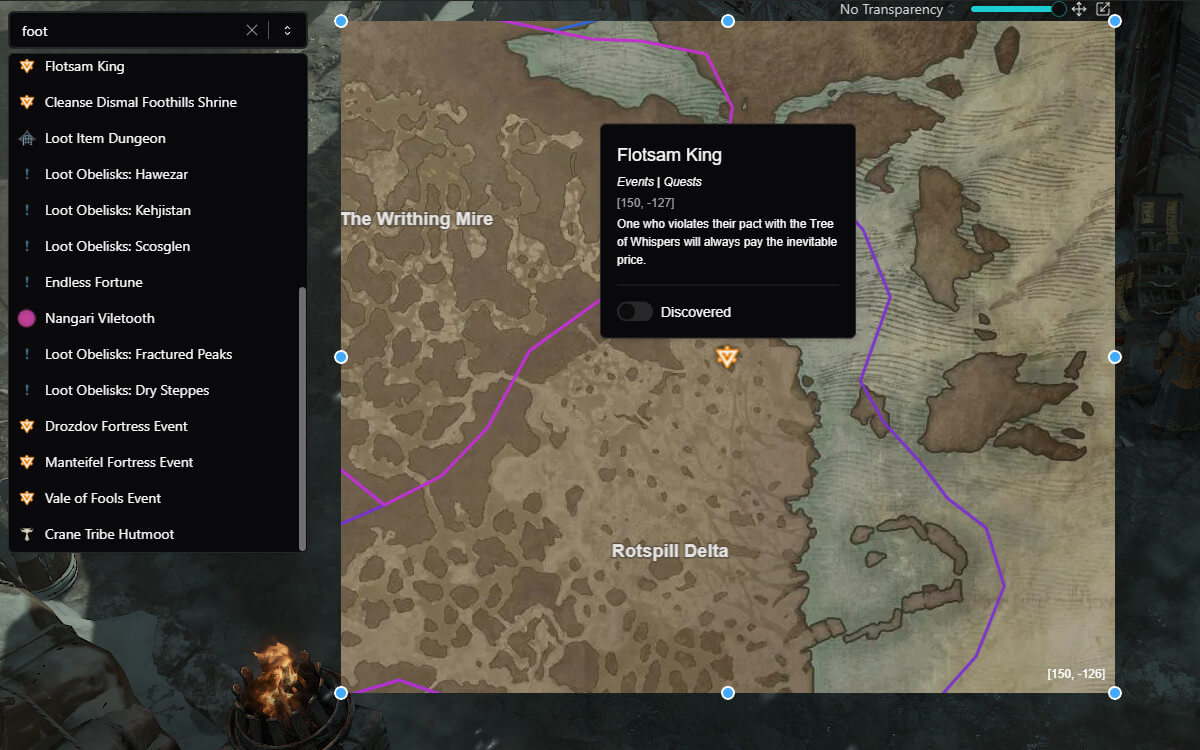This screenshot has width=1200, height=750.
Task: Pick Loot Obelisks: Hawezar
Action: click(116, 175)
